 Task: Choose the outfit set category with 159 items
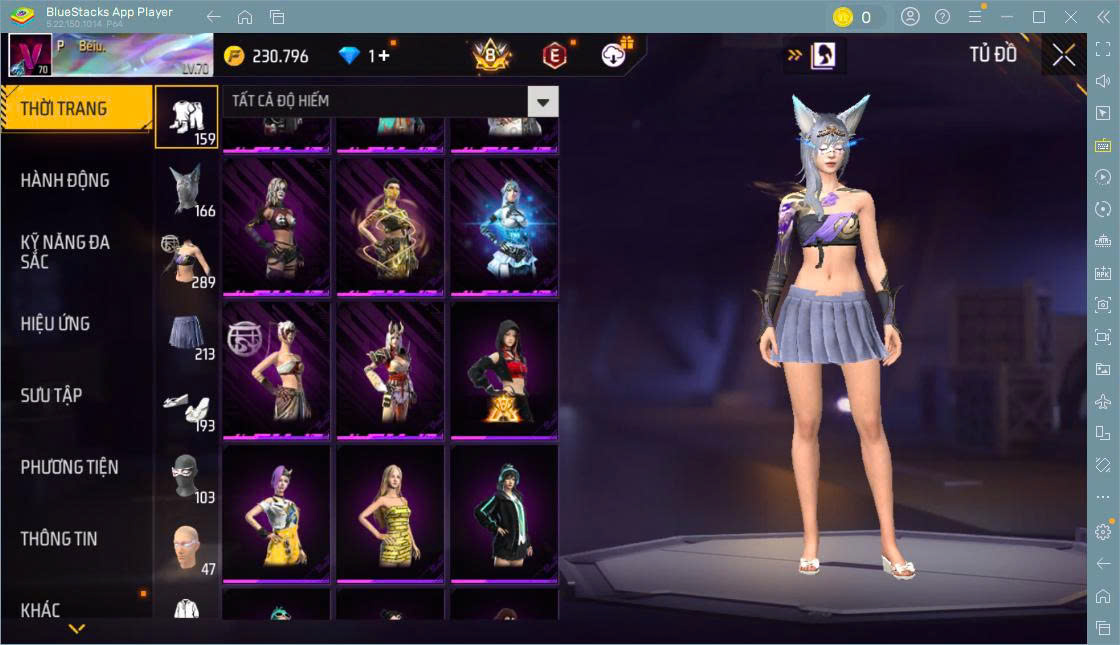187,117
